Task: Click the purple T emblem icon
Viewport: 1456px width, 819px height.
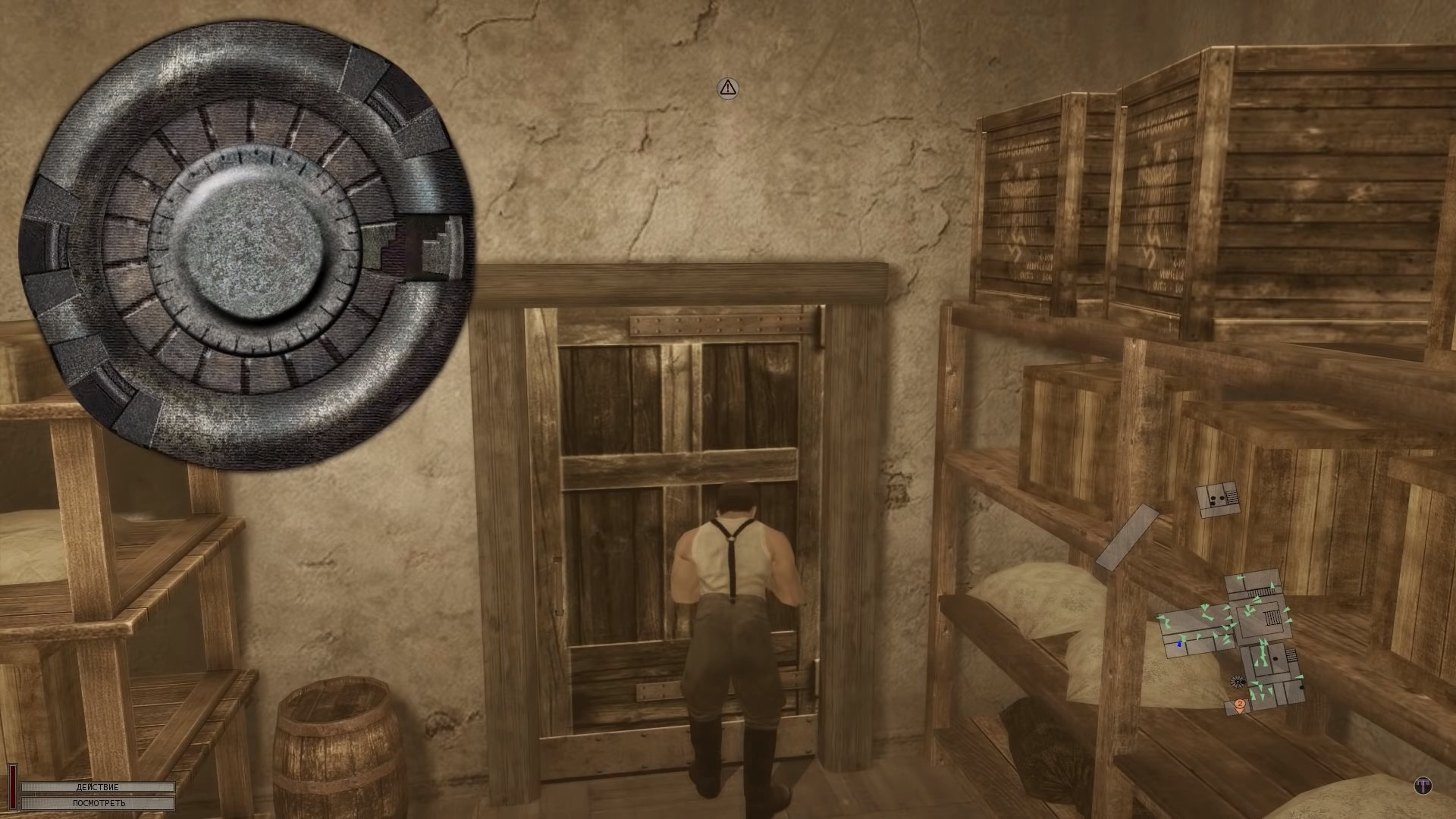Action: point(1423,786)
